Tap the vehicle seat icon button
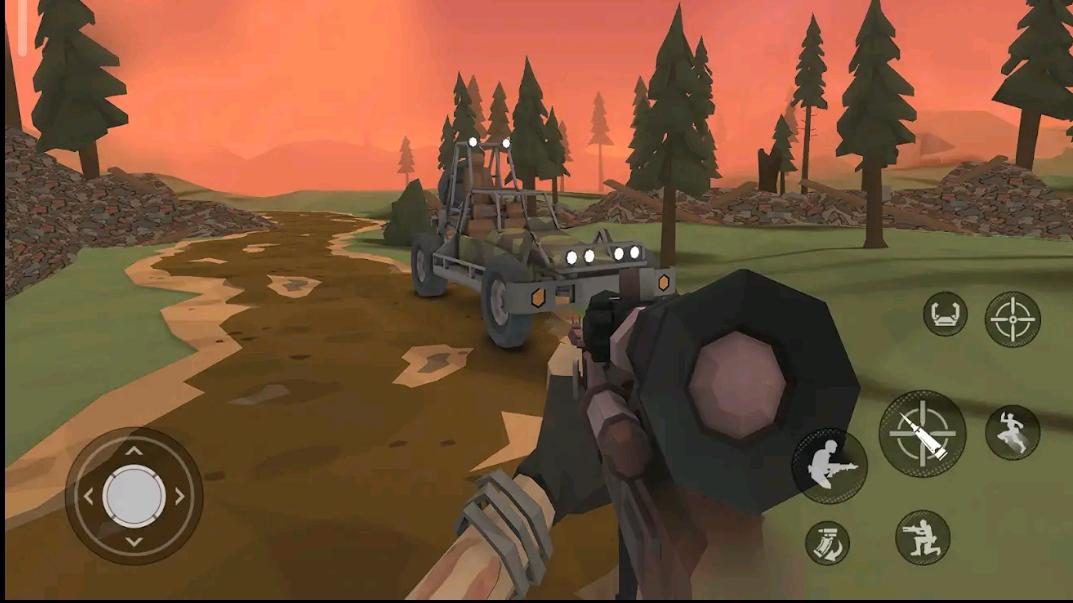This screenshot has height=603, width=1073. pyautogui.click(x=944, y=314)
